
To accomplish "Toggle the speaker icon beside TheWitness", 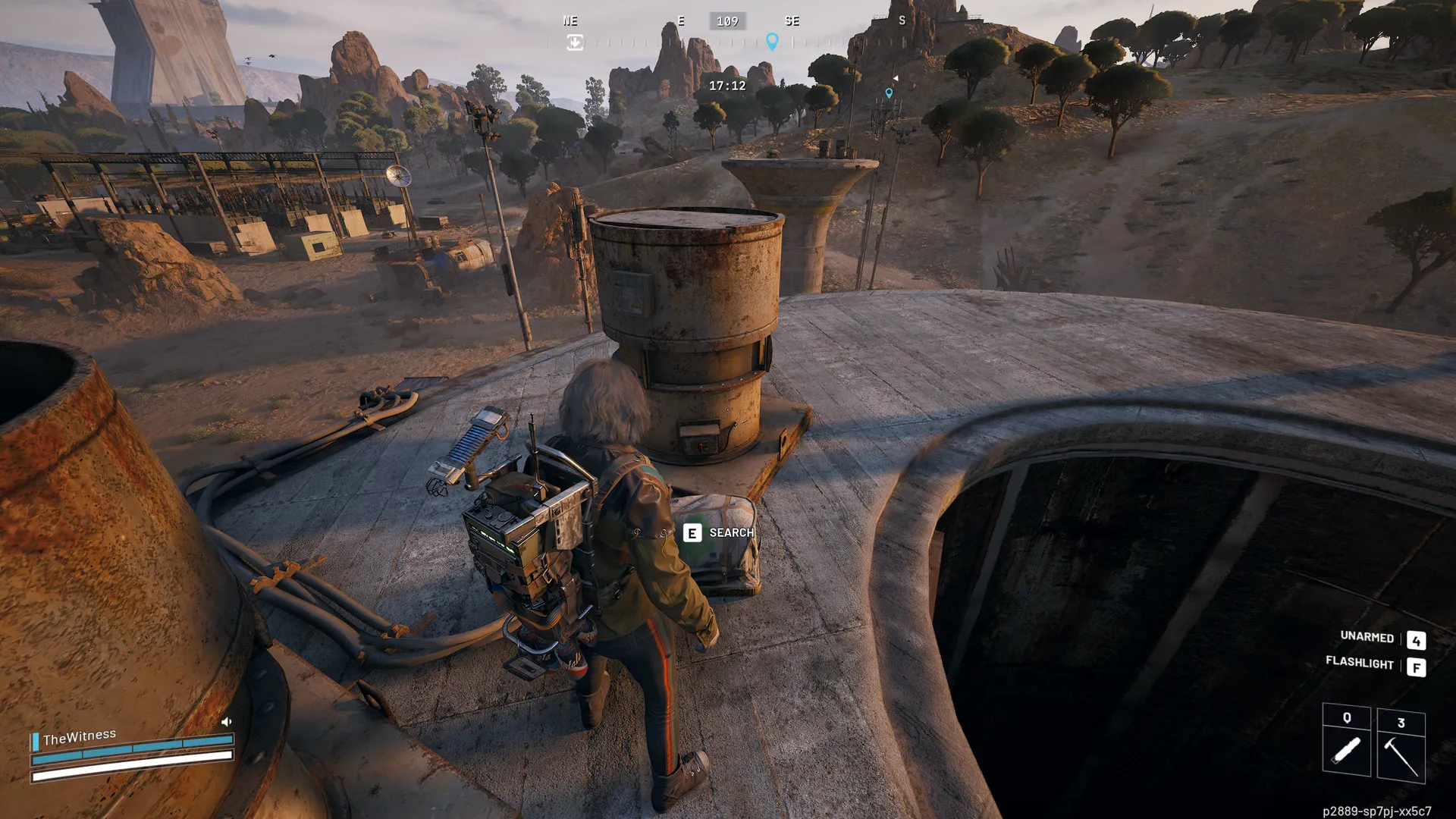I will click(226, 722).
